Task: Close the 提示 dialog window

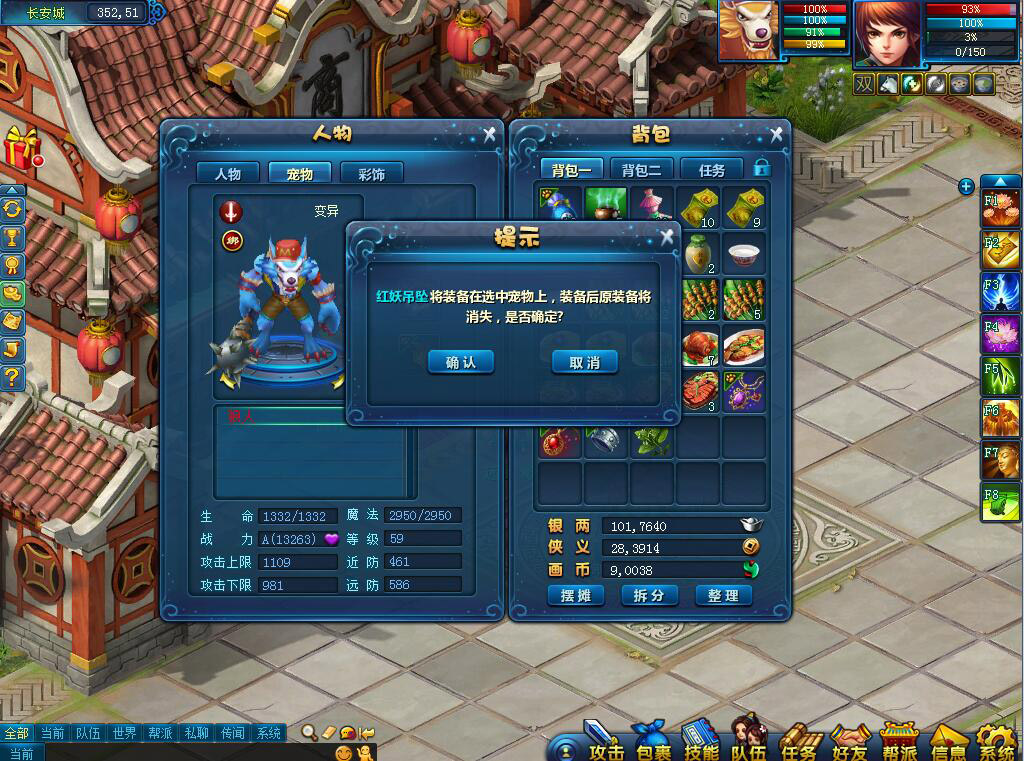Action: [x=667, y=237]
